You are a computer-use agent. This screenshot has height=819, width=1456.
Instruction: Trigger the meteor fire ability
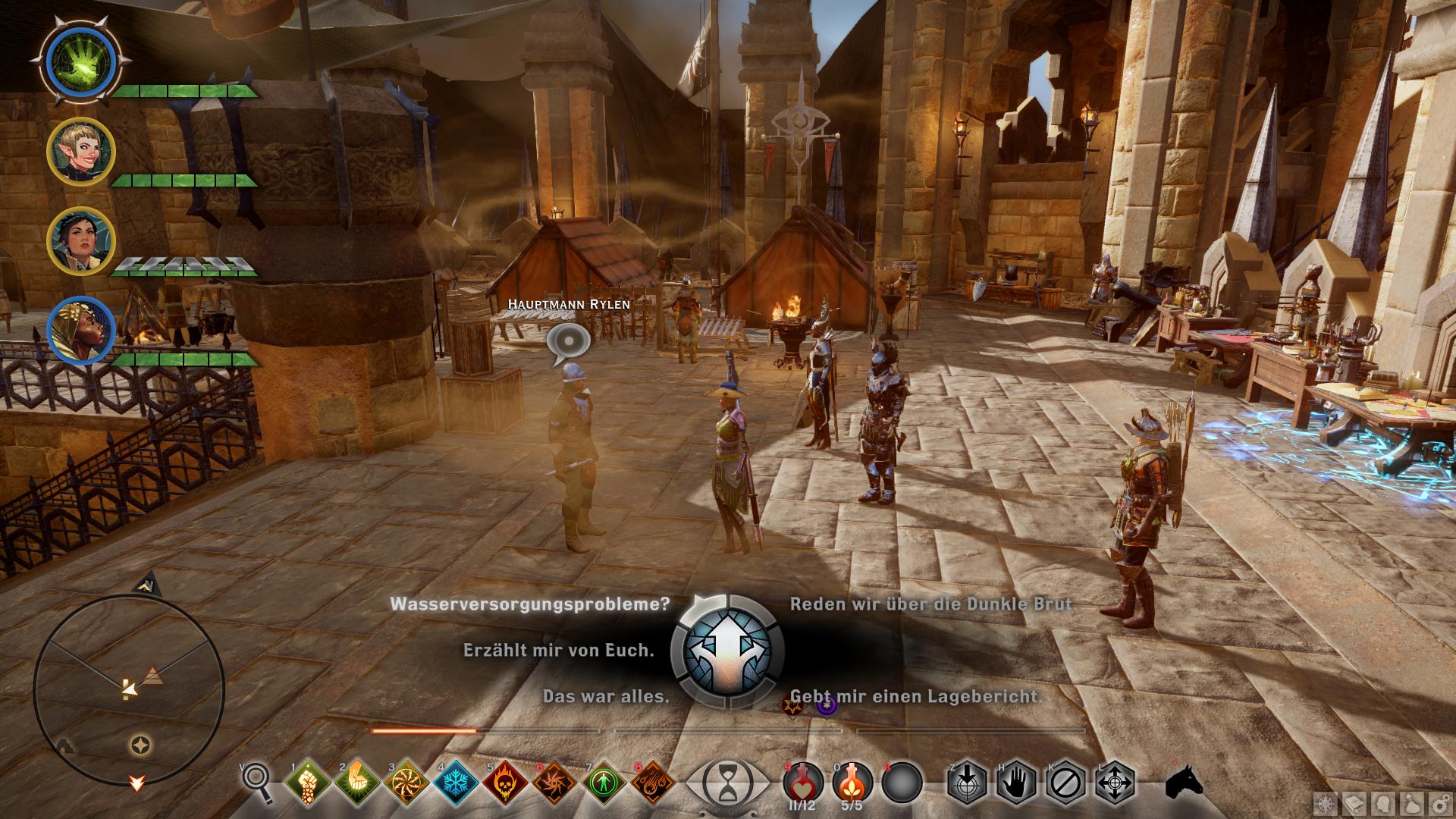(x=653, y=783)
